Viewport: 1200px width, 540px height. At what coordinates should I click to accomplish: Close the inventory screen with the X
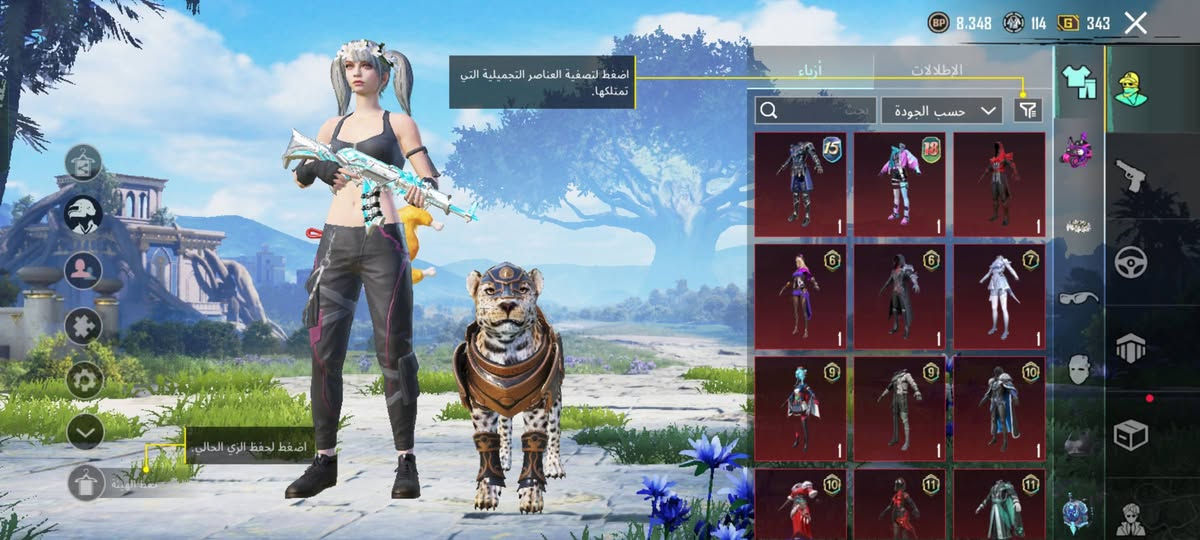(1135, 23)
